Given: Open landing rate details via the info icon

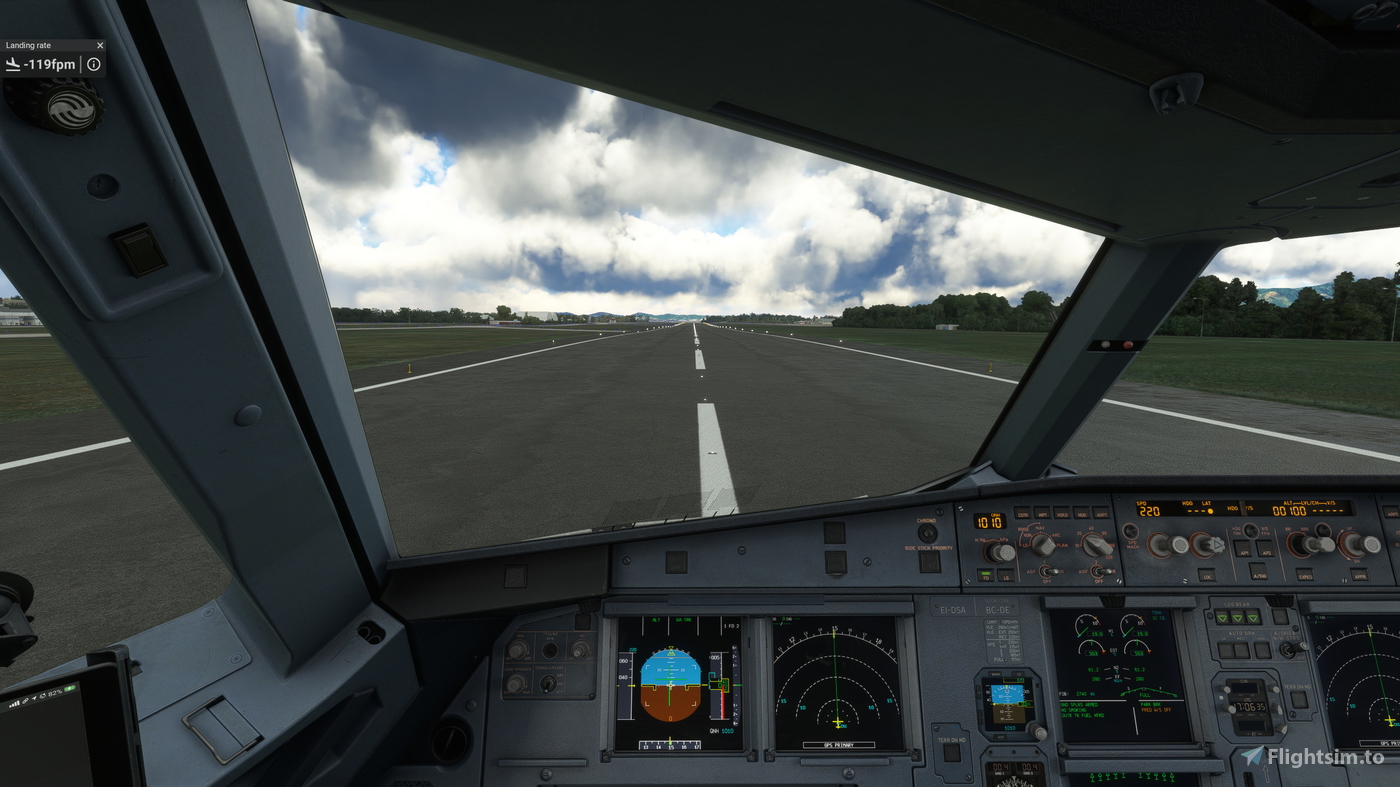Looking at the screenshot, I should (93, 64).
